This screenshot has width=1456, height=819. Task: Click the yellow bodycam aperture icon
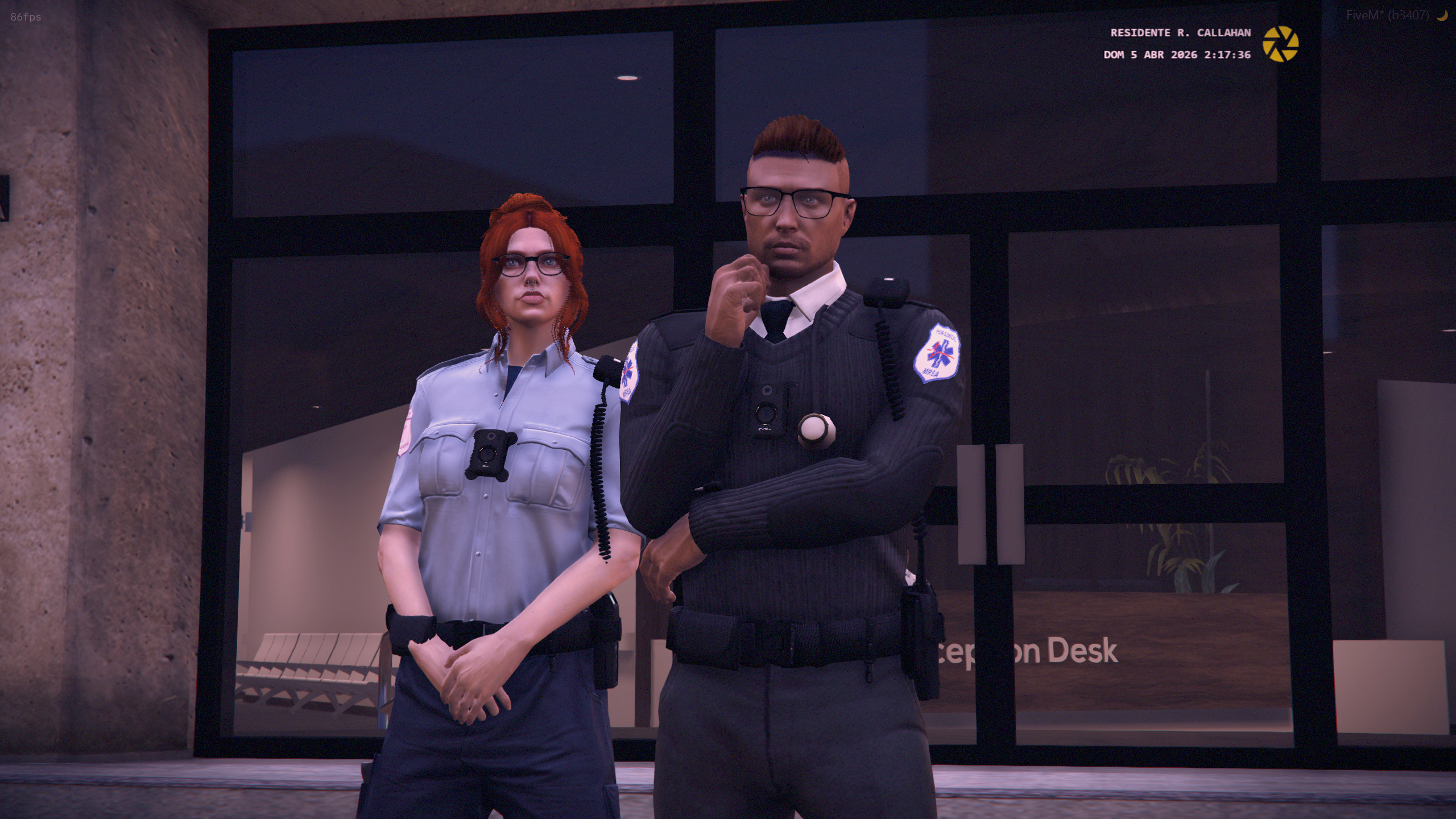1280,44
